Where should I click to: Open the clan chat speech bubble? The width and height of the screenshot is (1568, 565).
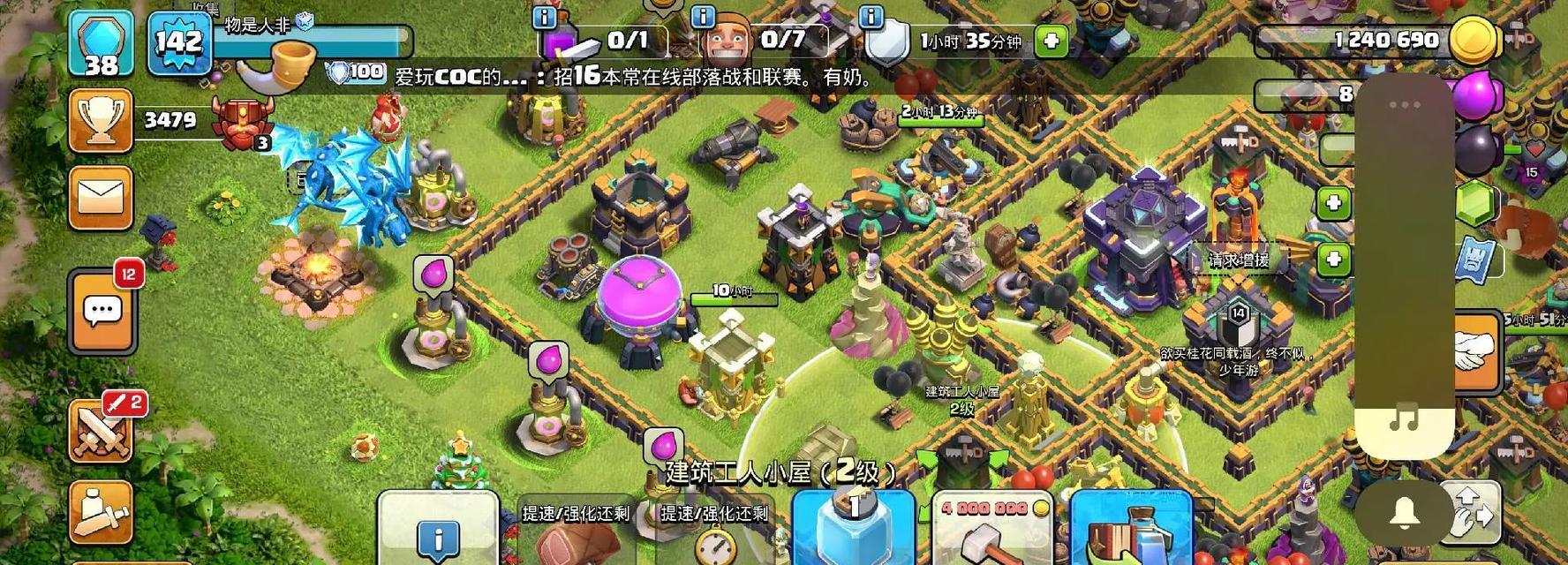pyautogui.click(x=102, y=312)
